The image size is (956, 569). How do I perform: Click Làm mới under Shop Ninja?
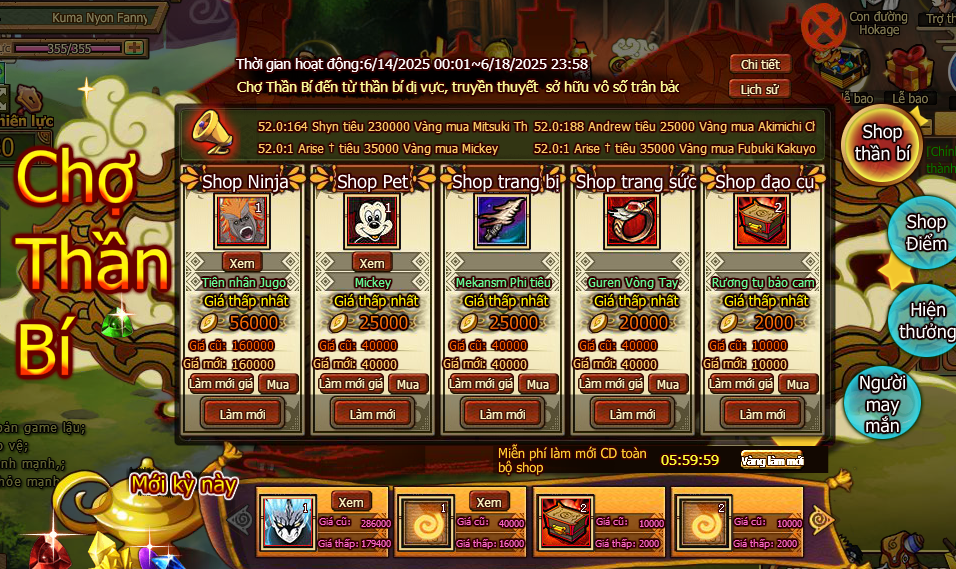tap(242, 414)
